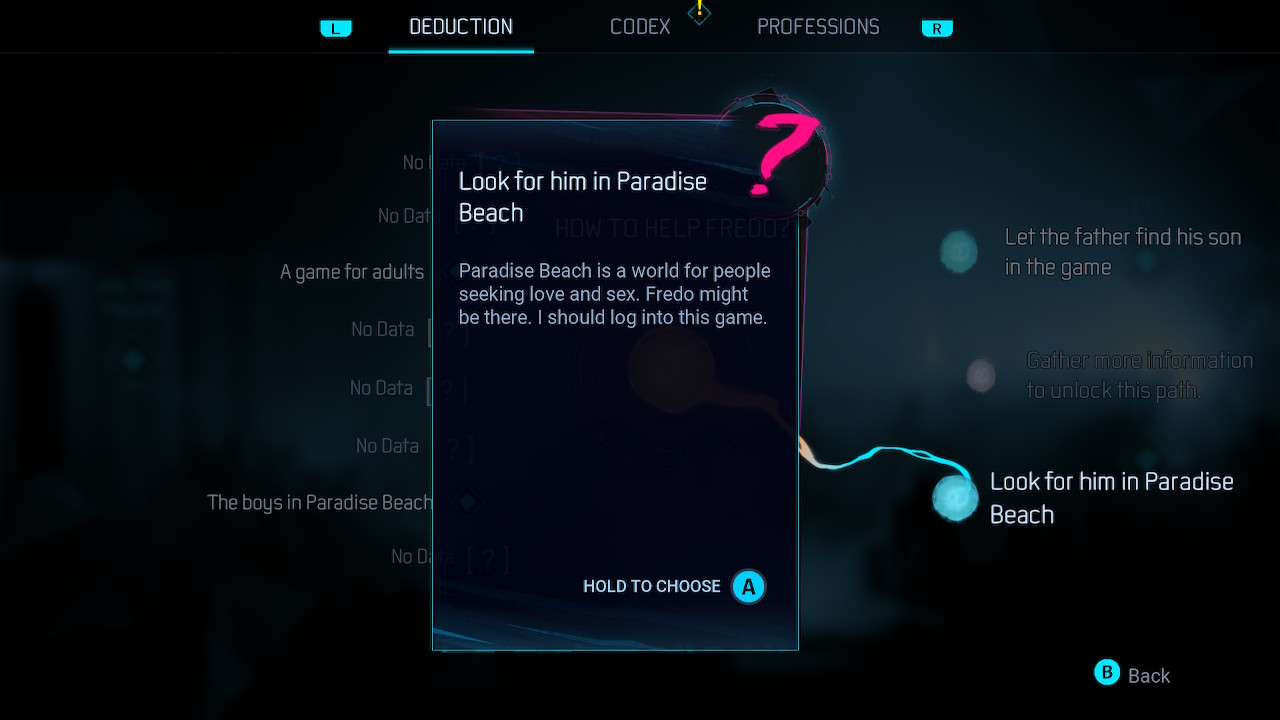Pick 'The boys in Paradise Beach' clue
The height and width of the screenshot is (720, 1280).
click(319, 502)
